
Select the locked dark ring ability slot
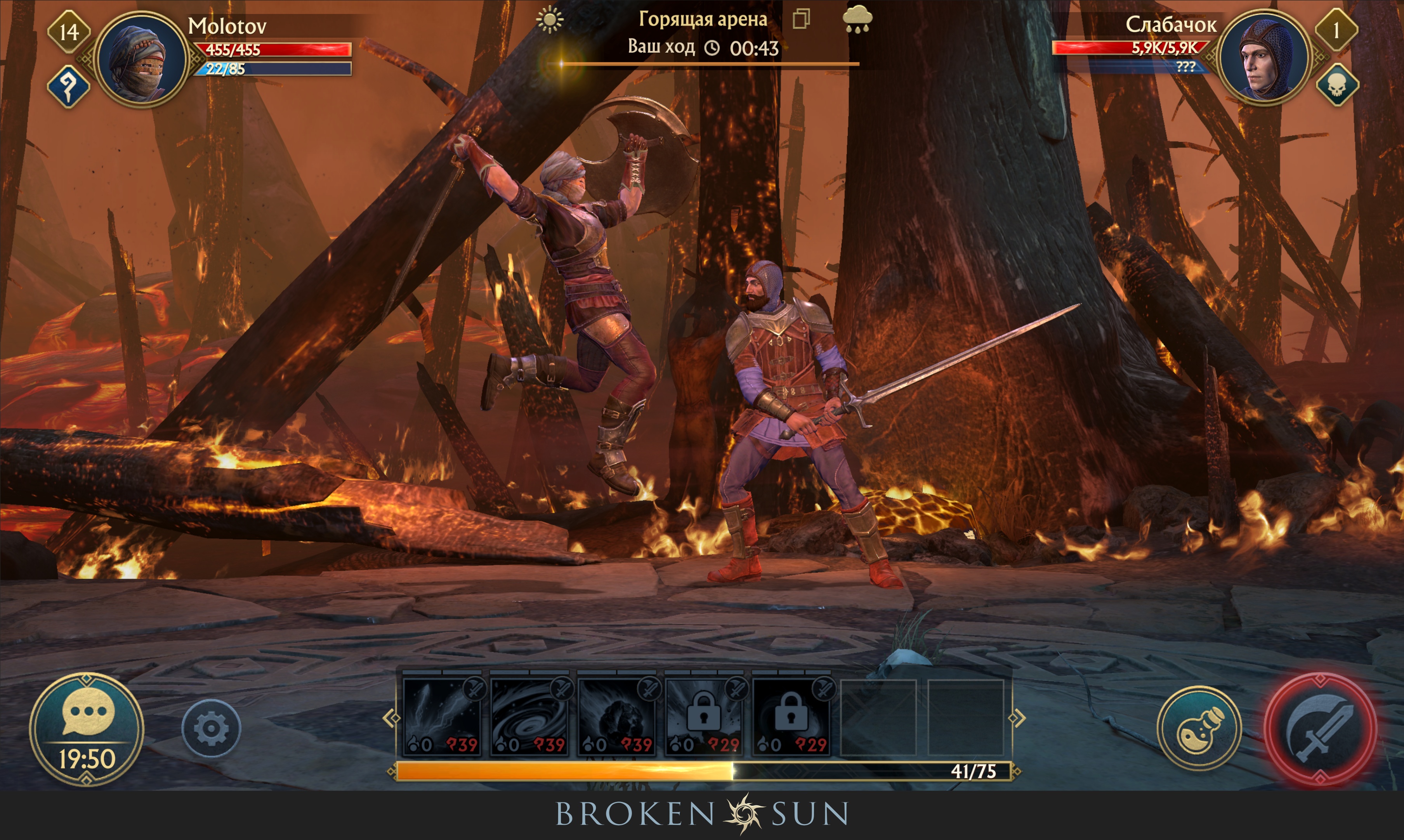(791, 717)
